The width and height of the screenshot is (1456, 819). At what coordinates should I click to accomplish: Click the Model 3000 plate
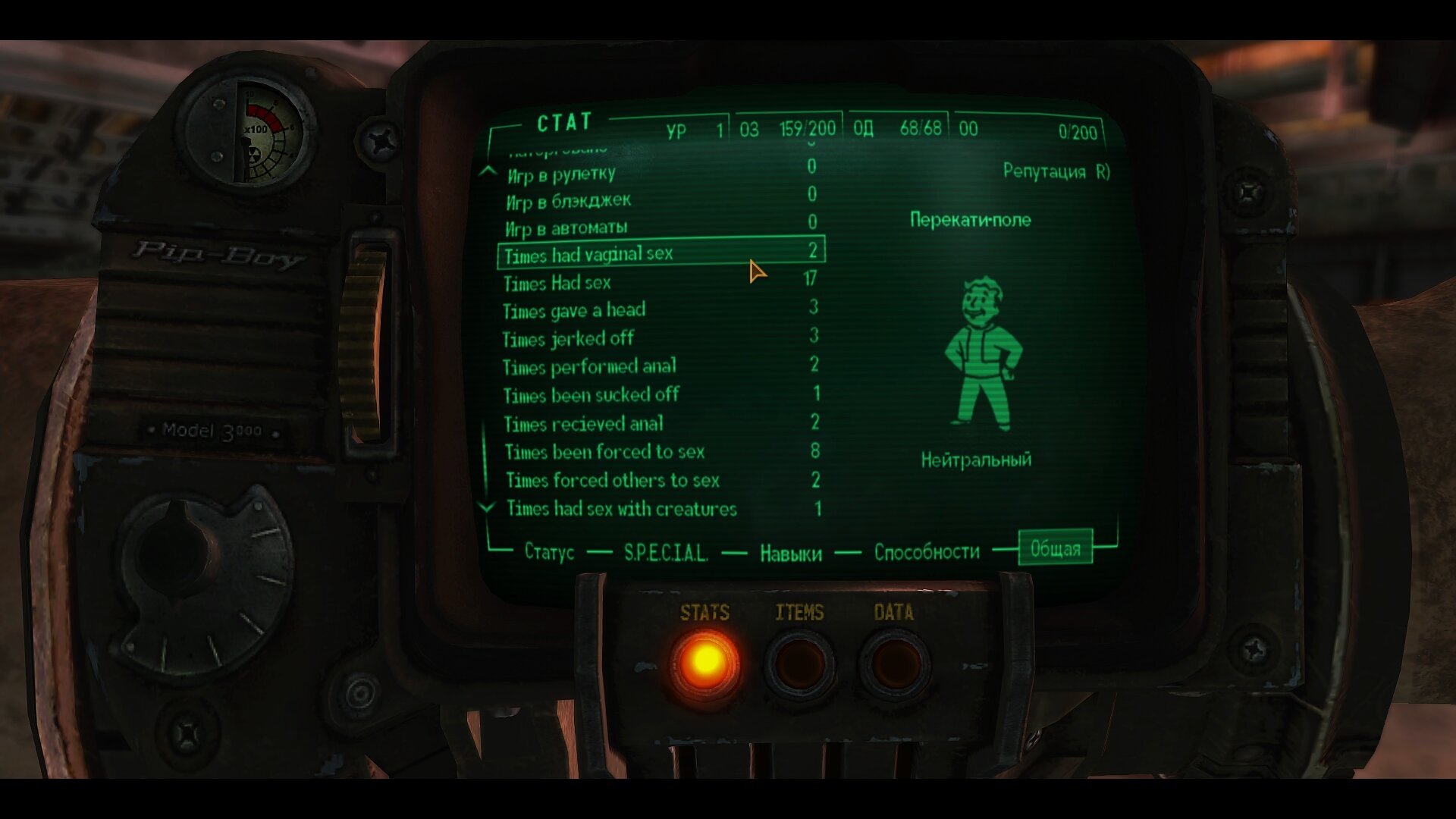pos(212,430)
